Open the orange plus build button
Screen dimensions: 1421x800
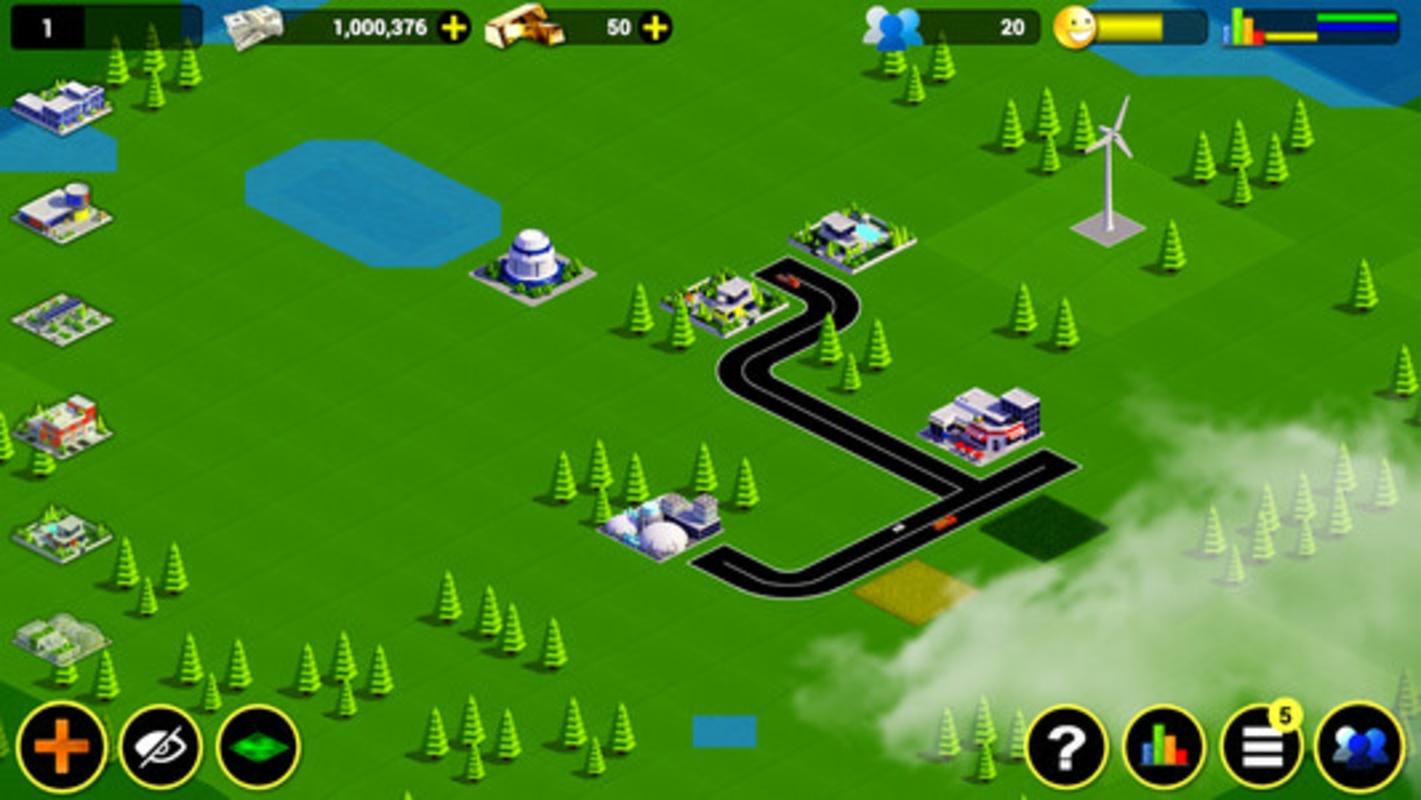point(61,747)
